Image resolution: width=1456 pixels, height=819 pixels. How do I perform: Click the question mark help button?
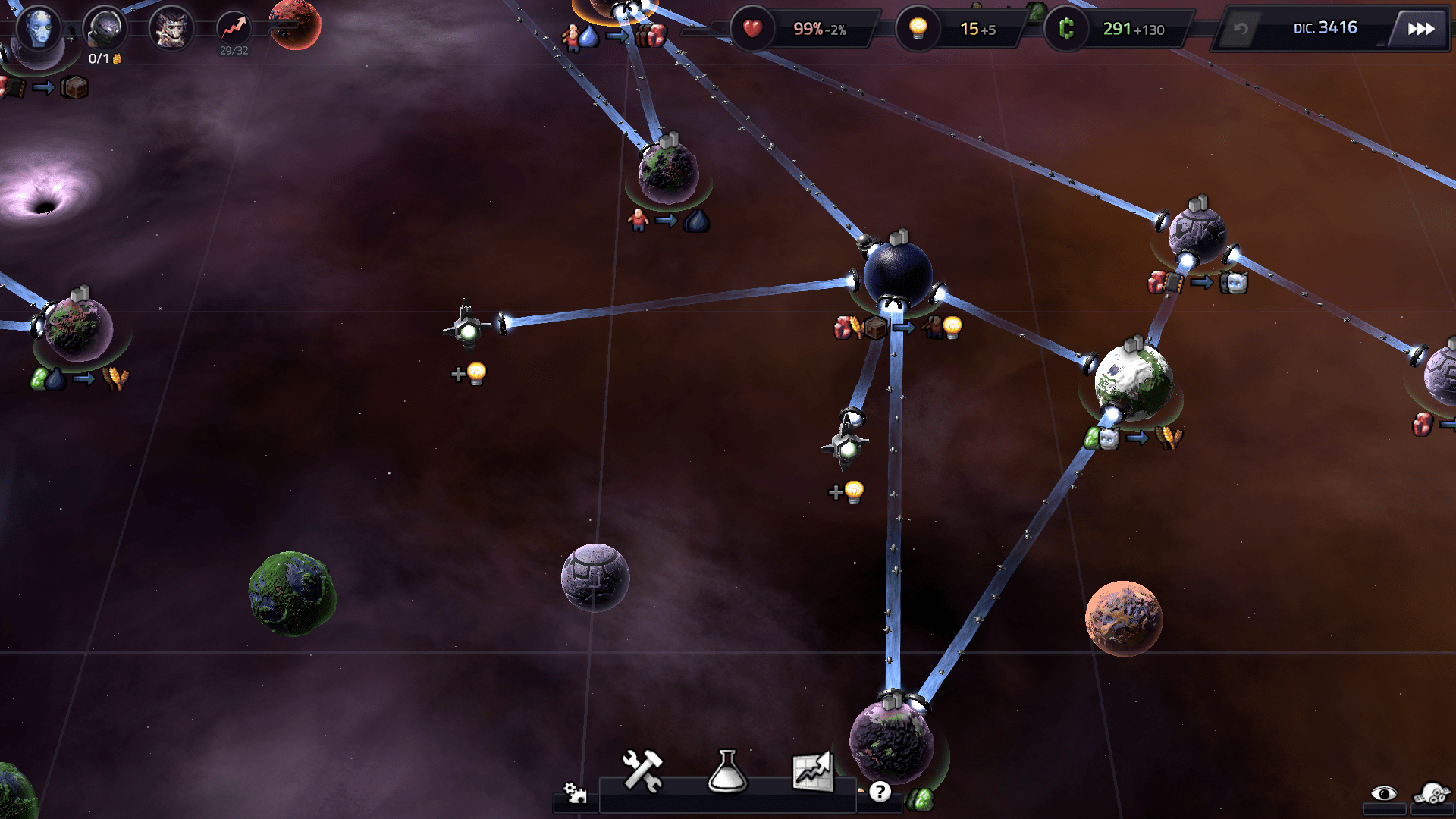[x=880, y=792]
